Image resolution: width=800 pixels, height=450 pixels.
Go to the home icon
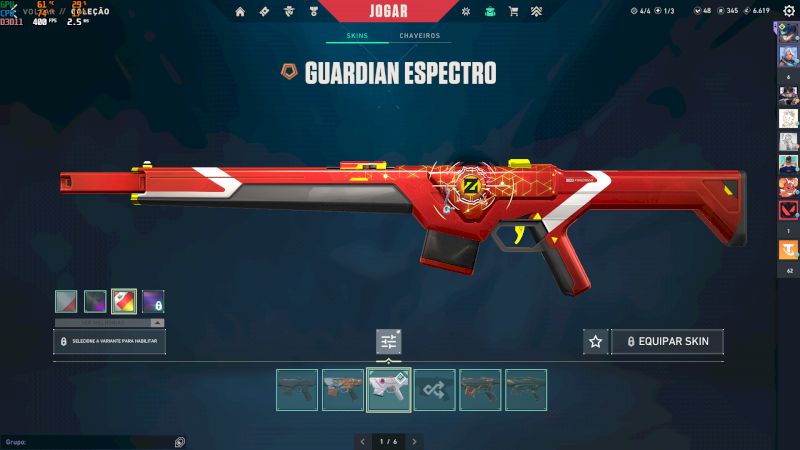click(240, 11)
